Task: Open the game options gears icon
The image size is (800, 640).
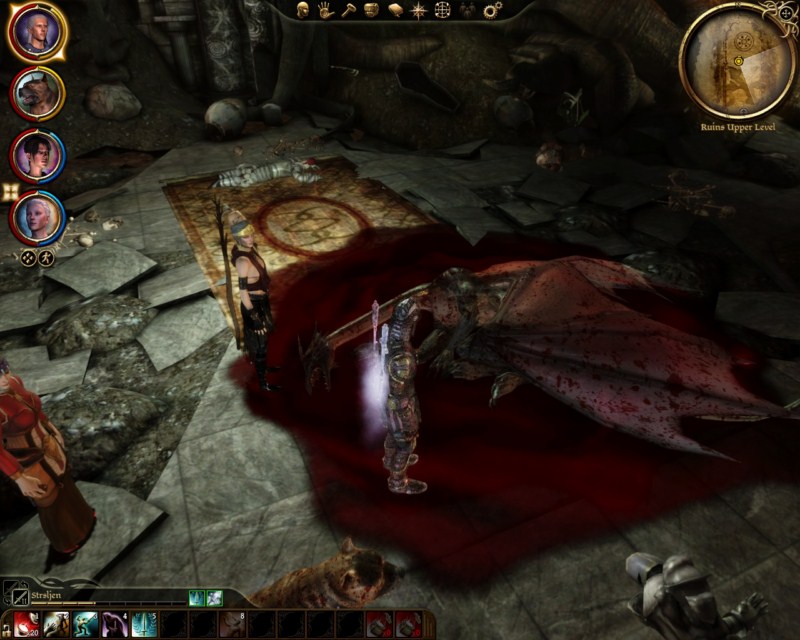Action: tap(492, 10)
